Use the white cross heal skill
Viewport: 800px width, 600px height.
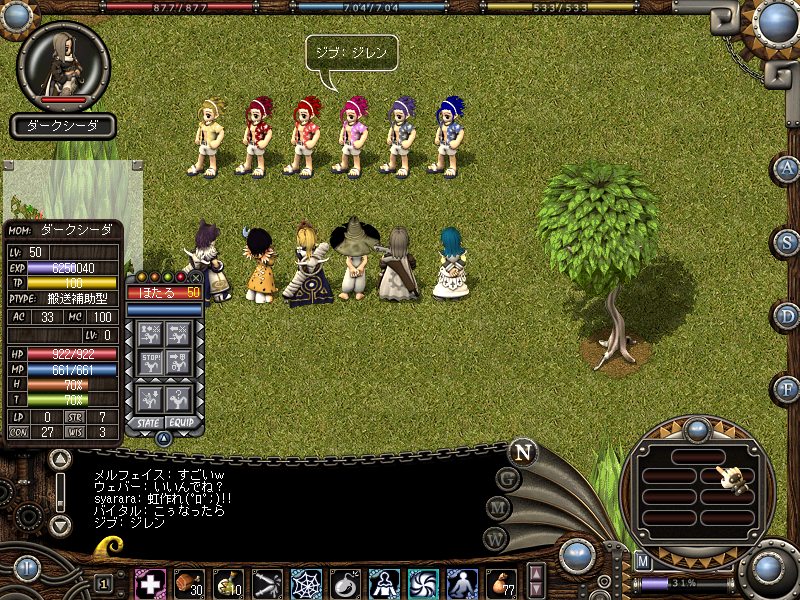[150, 583]
